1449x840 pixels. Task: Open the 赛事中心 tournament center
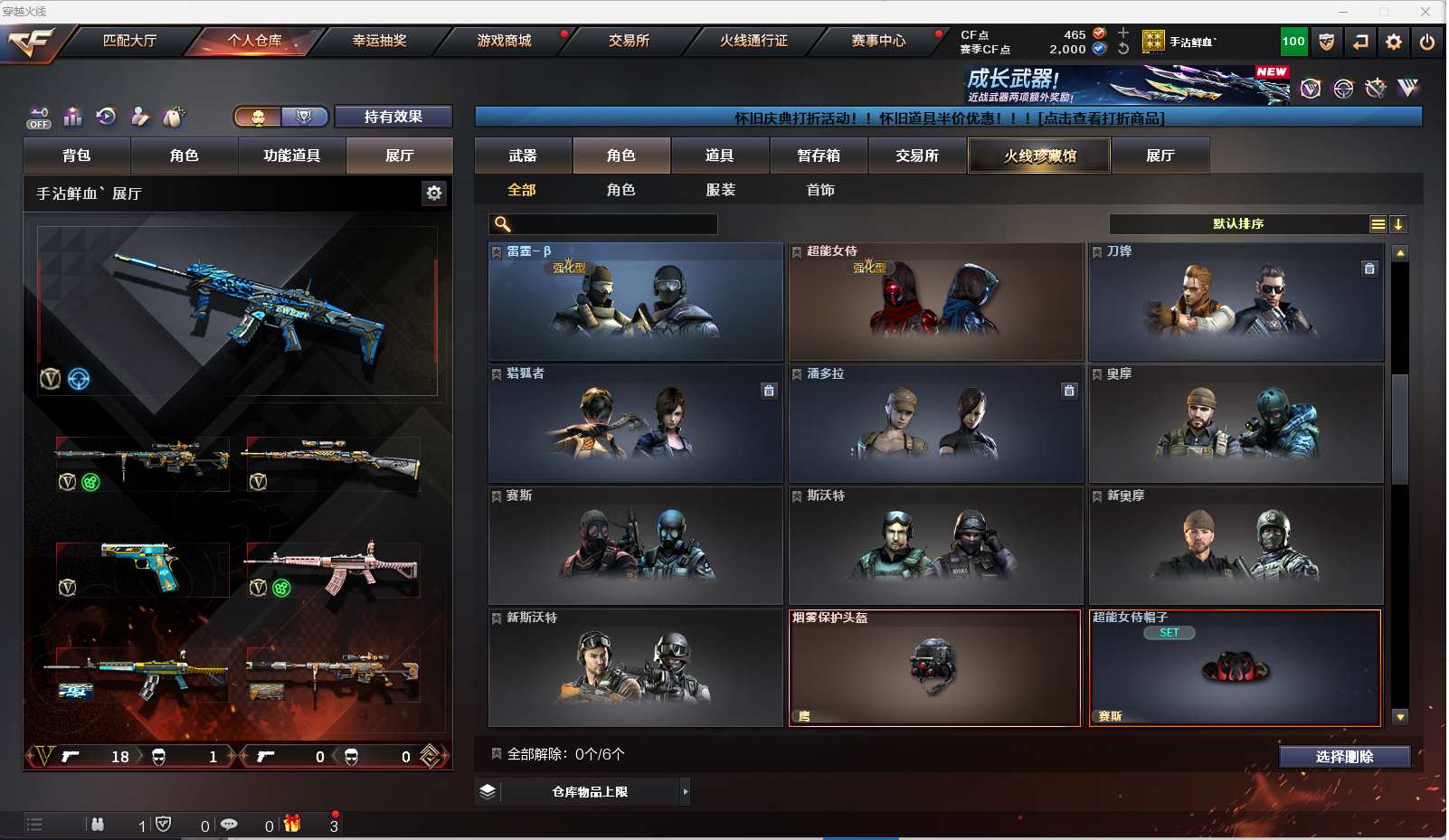(x=877, y=41)
